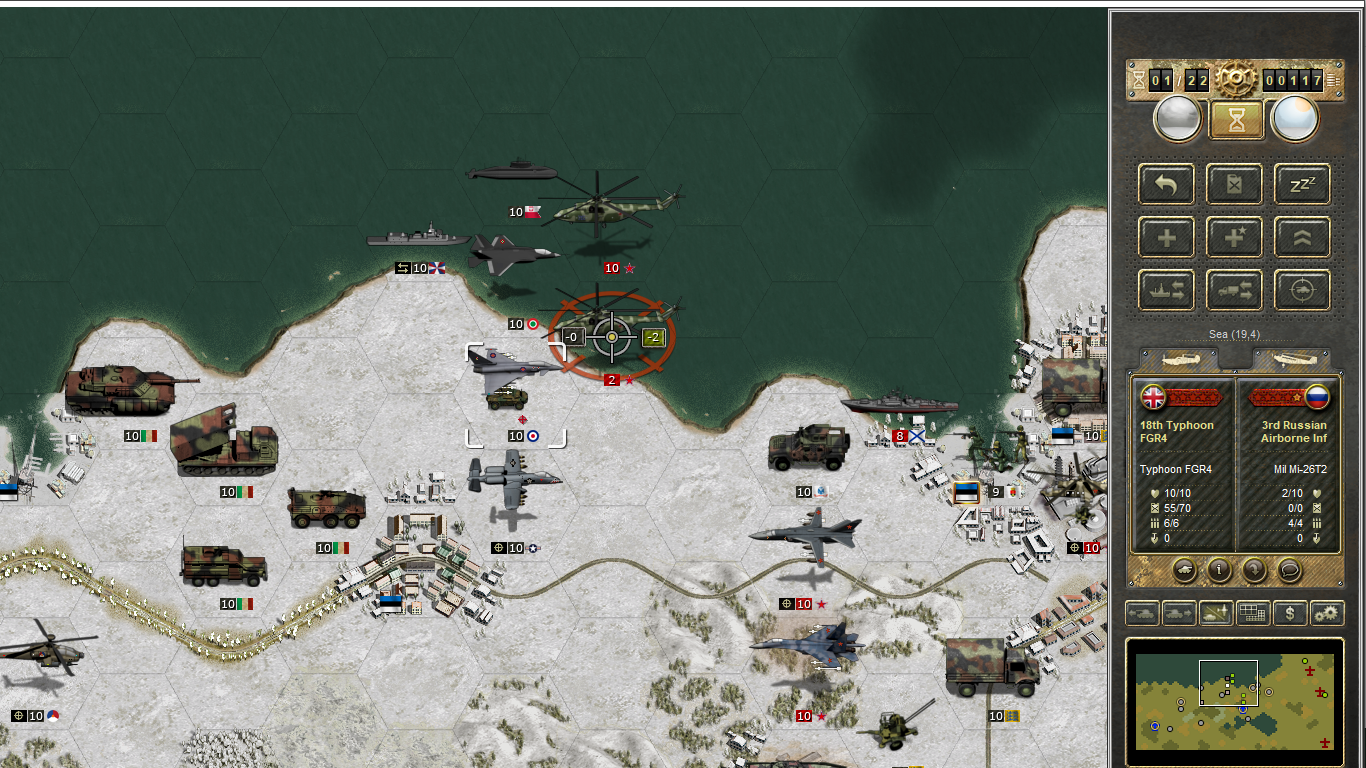
Task: Undo the last move with the arrow button
Action: pos(1166,184)
